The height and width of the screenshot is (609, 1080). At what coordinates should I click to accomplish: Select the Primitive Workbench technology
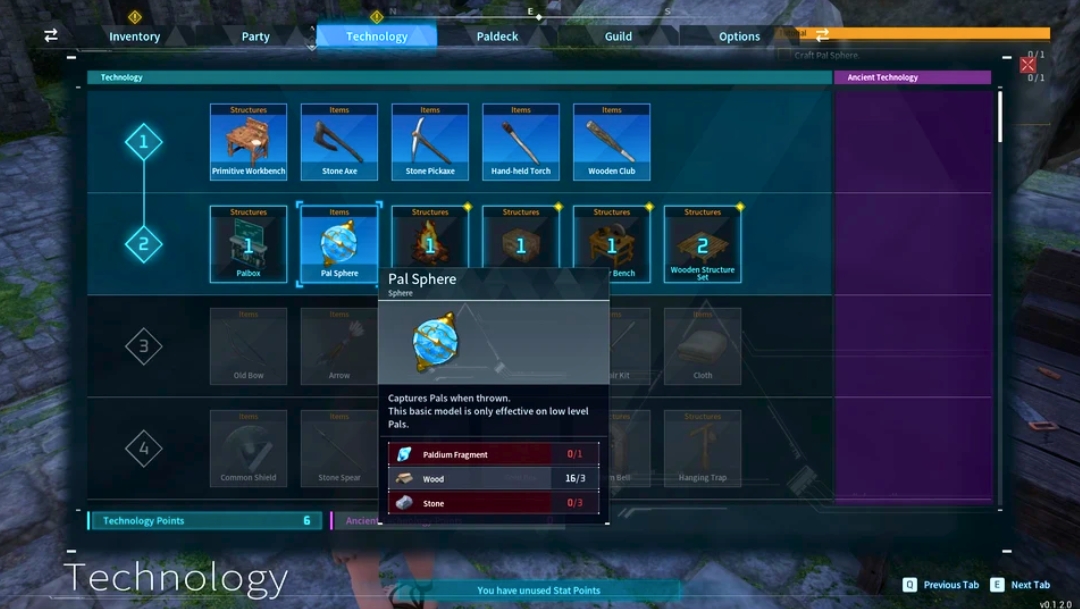pos(249,142)
